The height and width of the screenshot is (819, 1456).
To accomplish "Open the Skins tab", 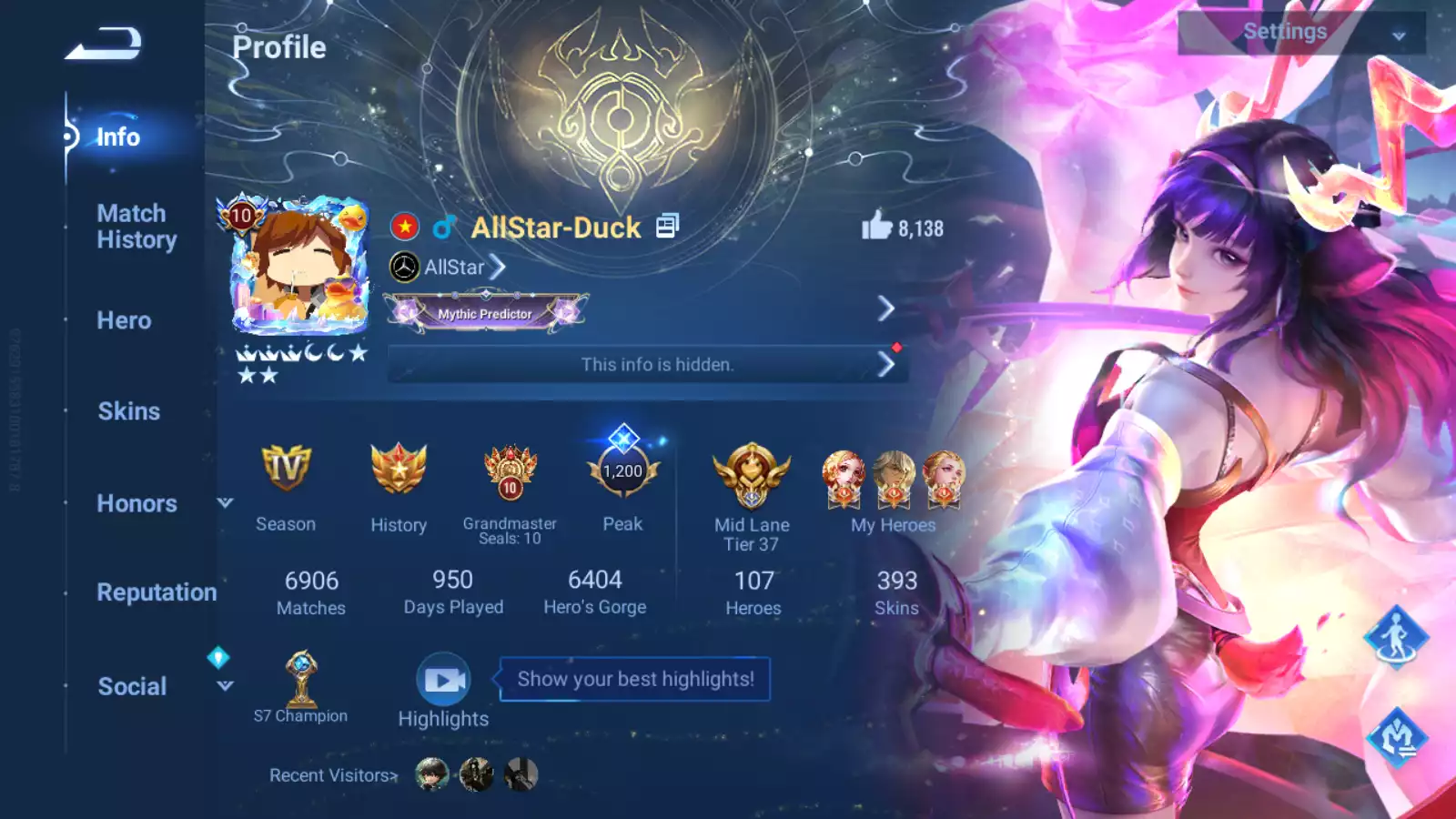I will [x=128, y=411].
